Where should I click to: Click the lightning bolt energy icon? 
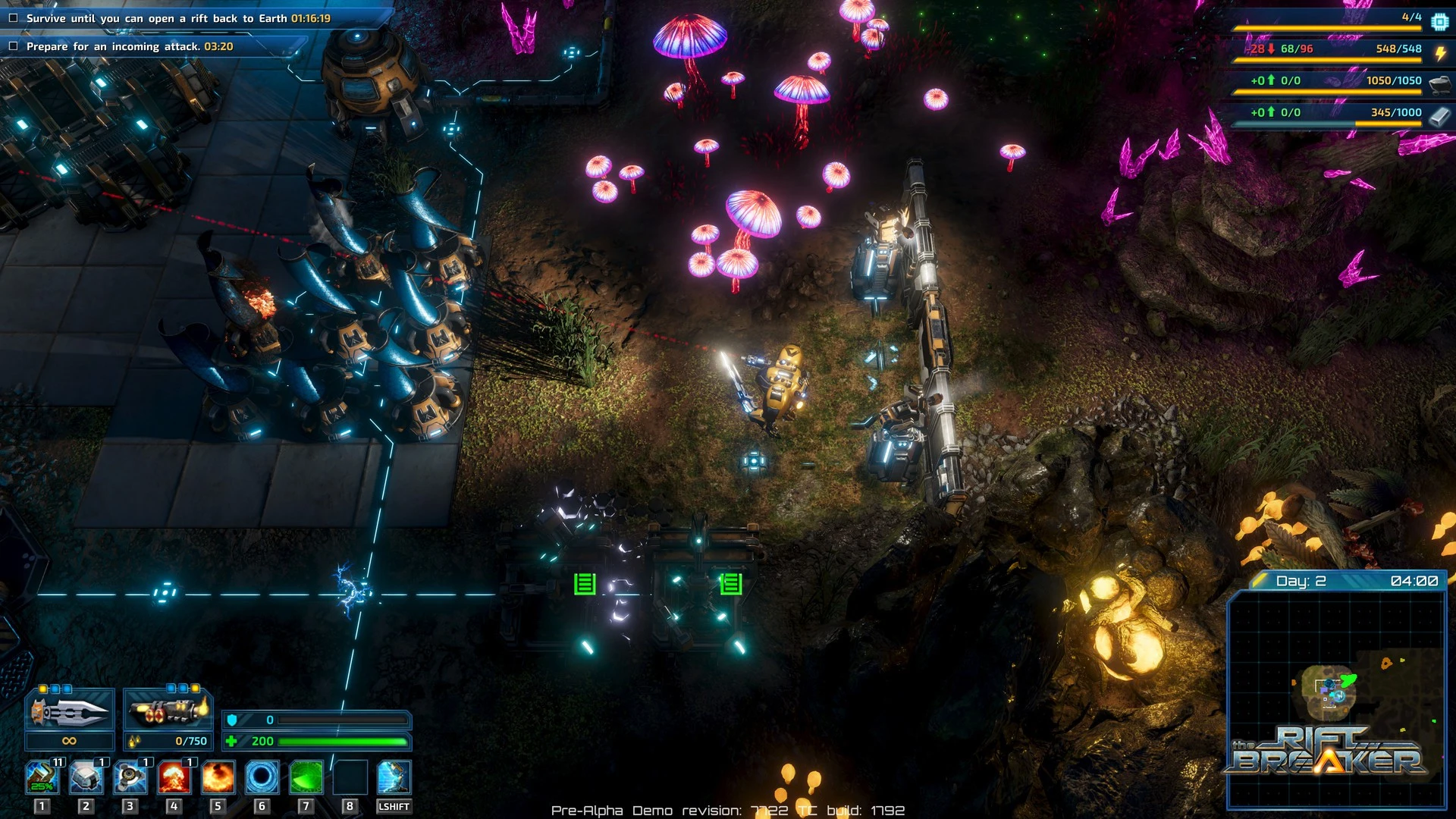[1439, 52]
